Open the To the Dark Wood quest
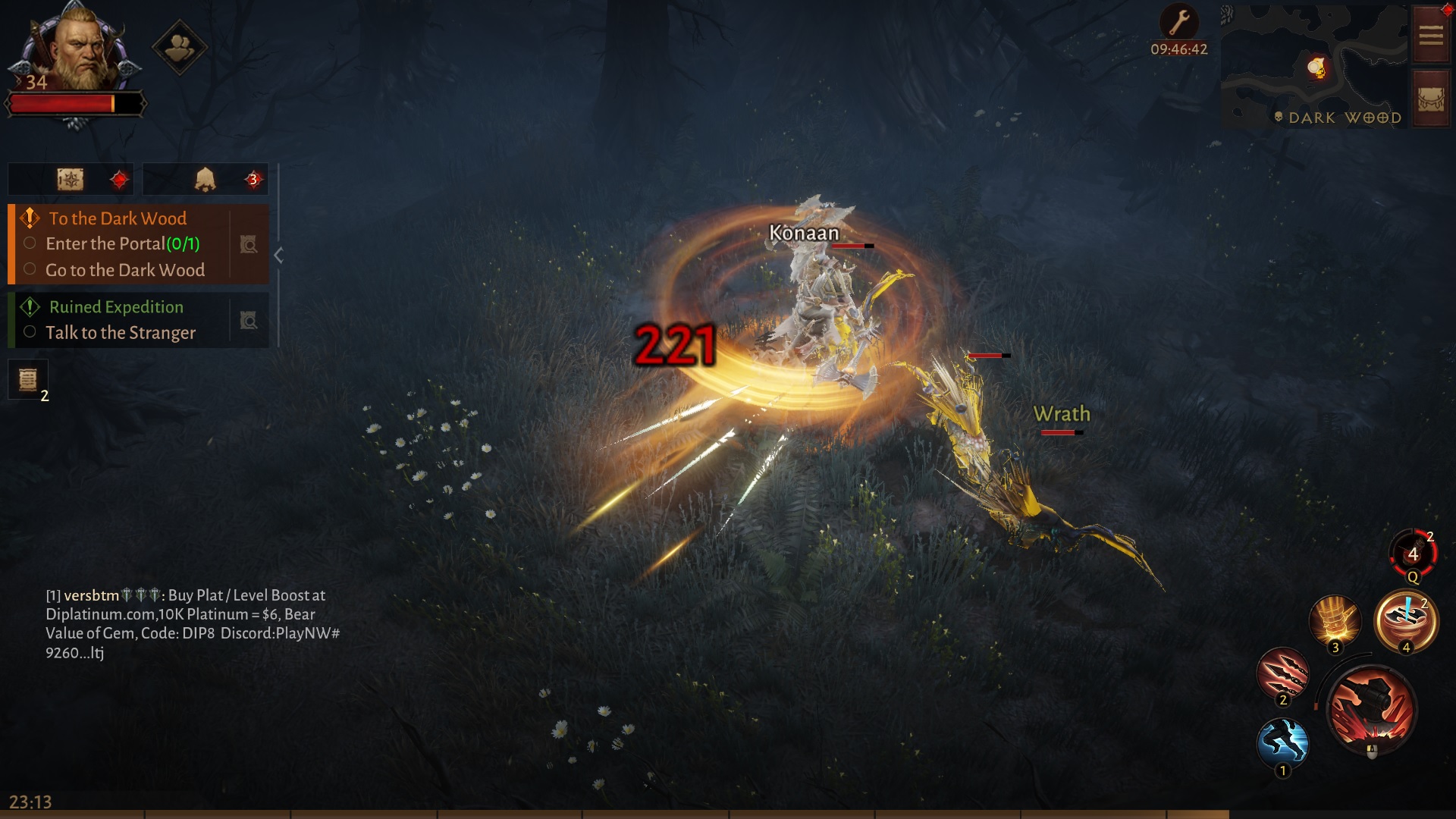The image size is (1456, 819). pyautogui.click(x=116, y=219)
